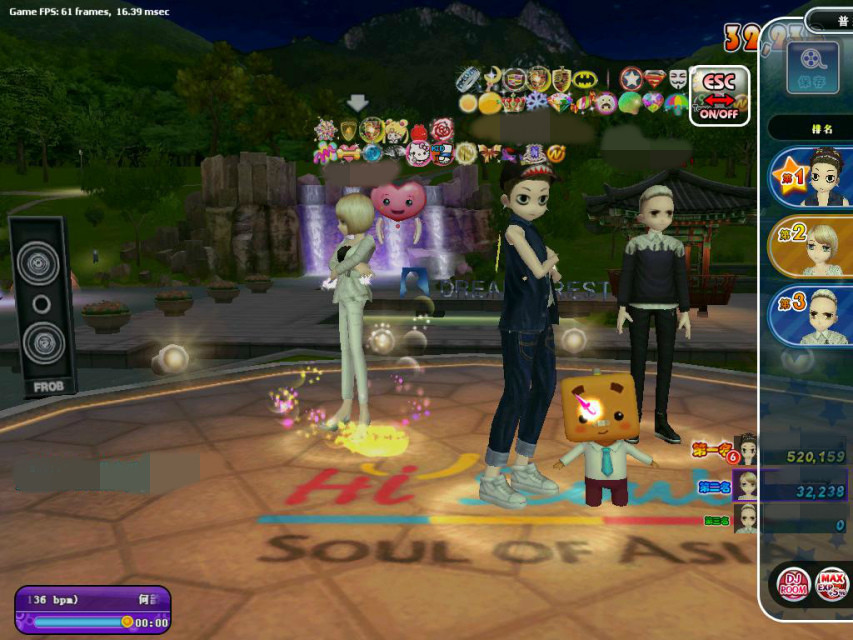Click the Guy Fawkes mask badge
The image size is (853, 640).
coord(677,79)
